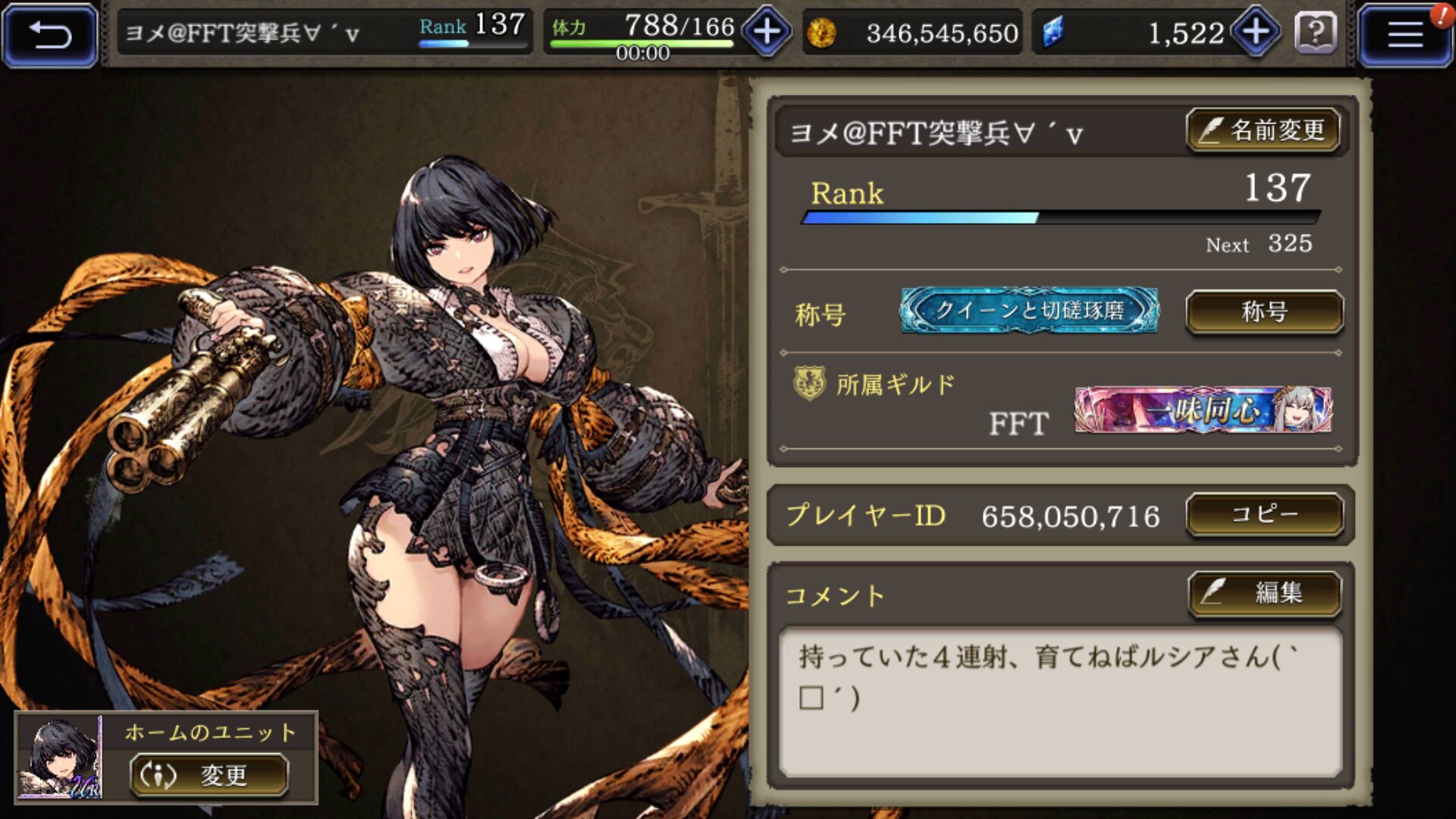Tap the クイーンと切磋琢磨 title badge
The width and height of the screenshot is (1456, 819).
(1029, 310)
